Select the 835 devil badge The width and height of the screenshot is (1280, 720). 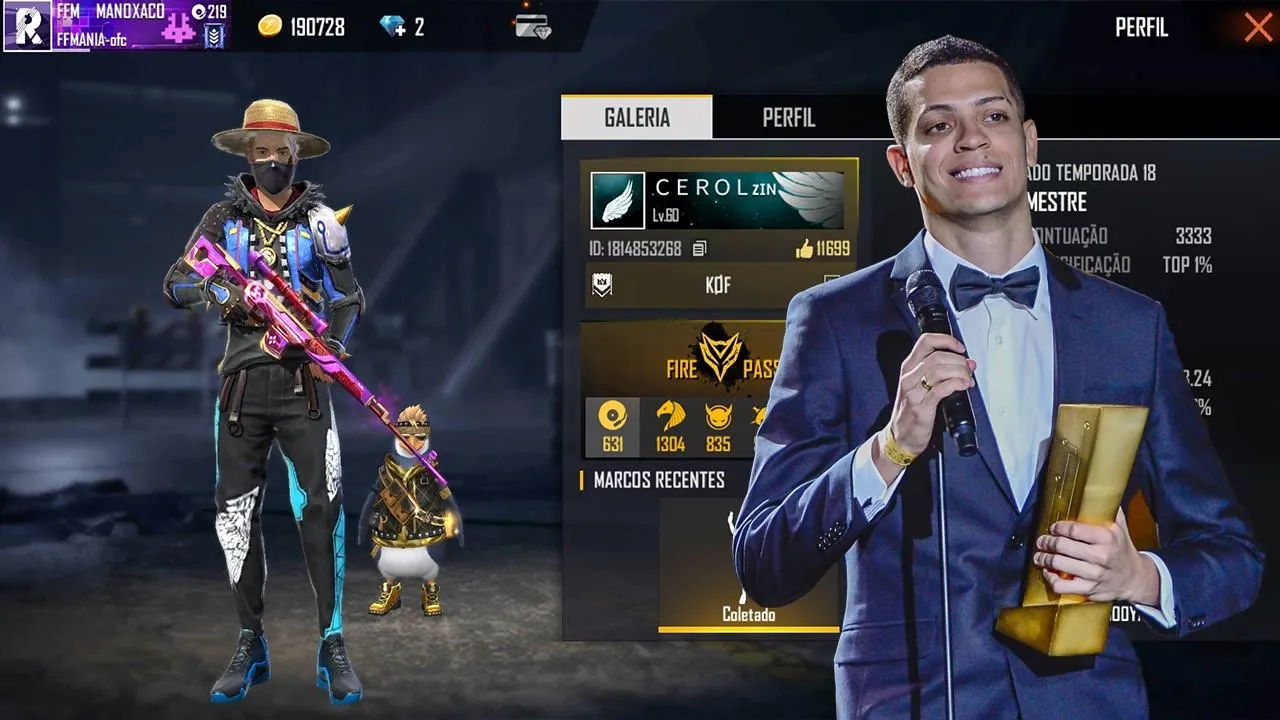pos(718,426)
